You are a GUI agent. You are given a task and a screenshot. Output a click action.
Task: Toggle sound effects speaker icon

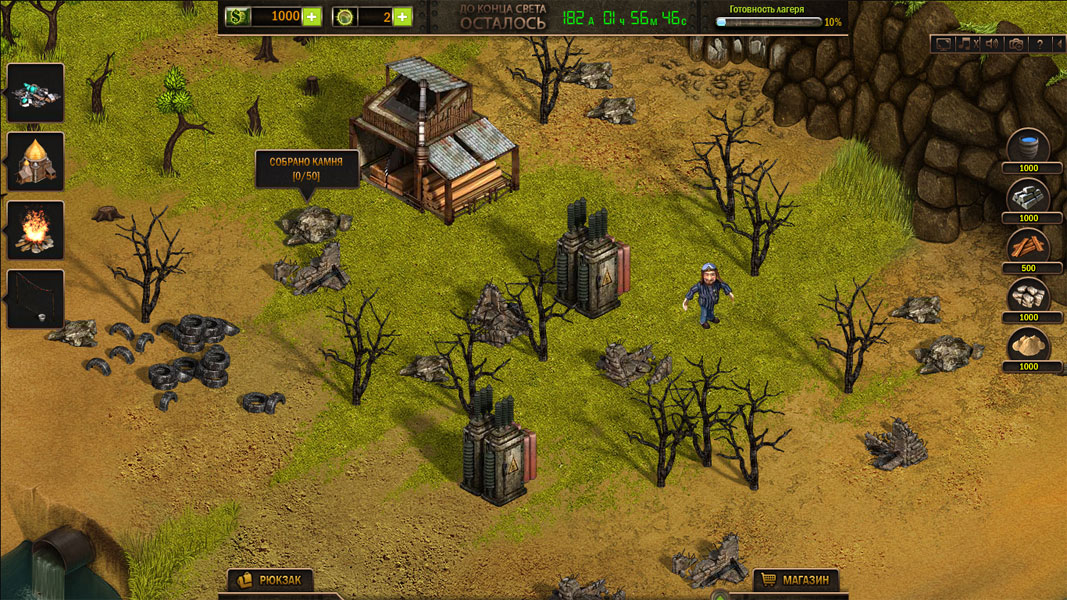click(x=991, y=44)
